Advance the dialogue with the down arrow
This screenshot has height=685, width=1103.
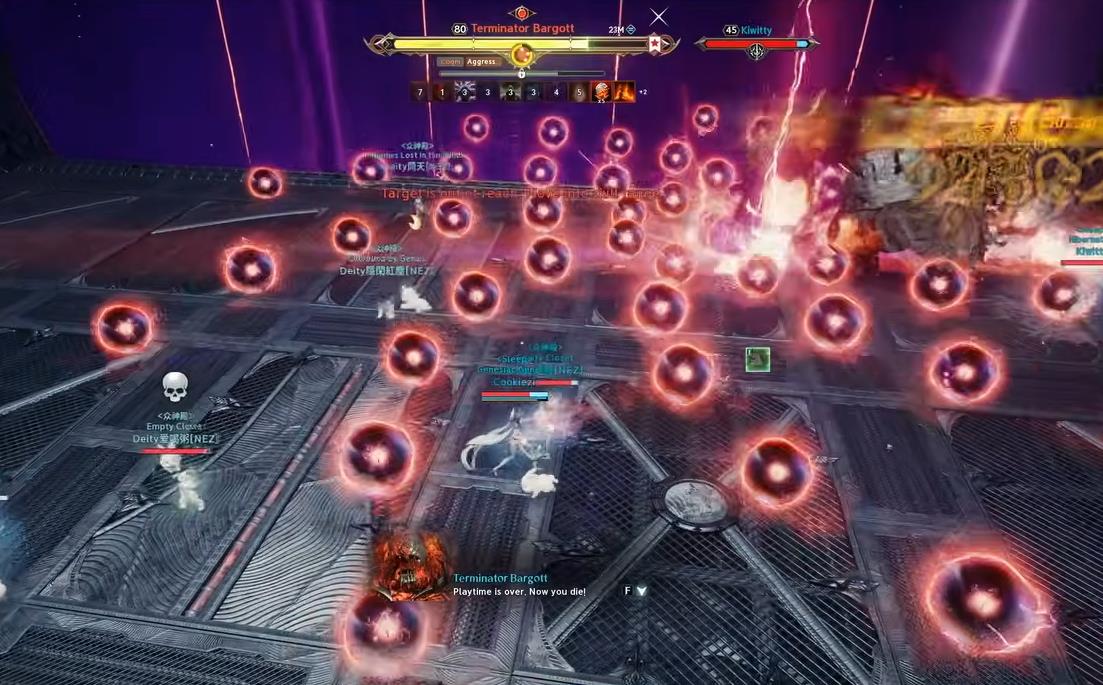point(641,591)
